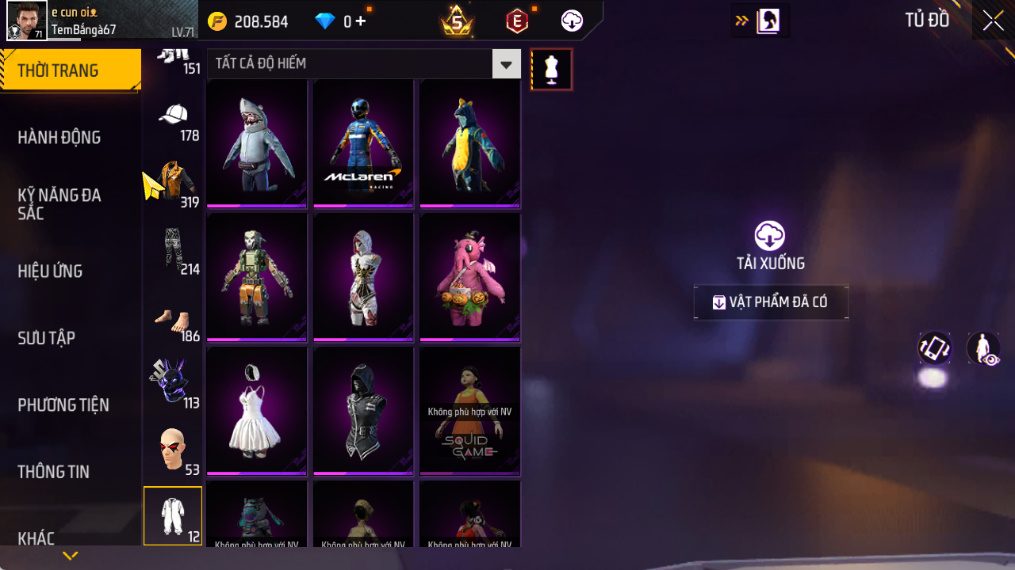Select the jacket category showing 319
Viewport: 1015px width, 570px height.
(174, 184)
